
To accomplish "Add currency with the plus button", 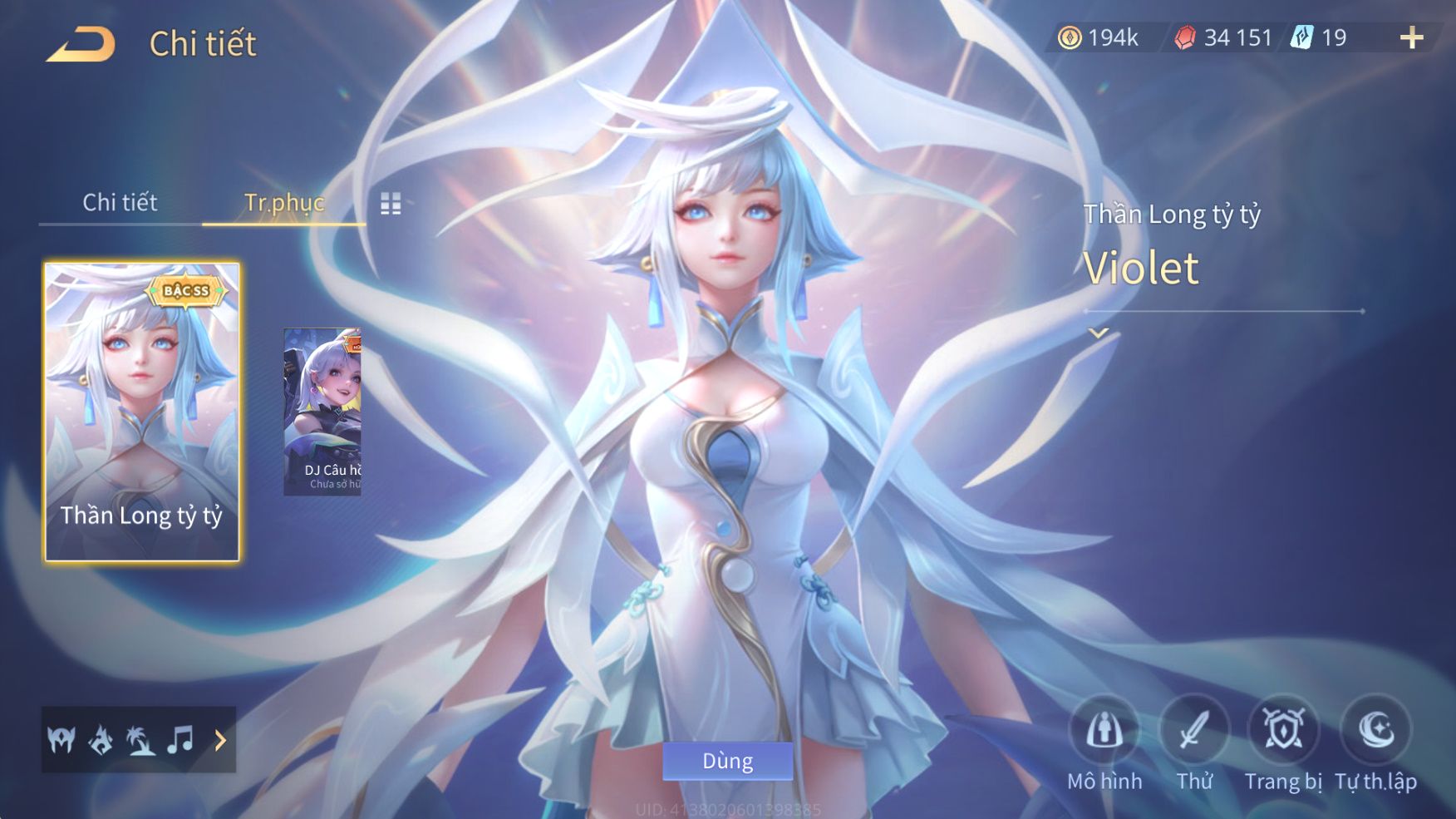I will pos(1411,37).
